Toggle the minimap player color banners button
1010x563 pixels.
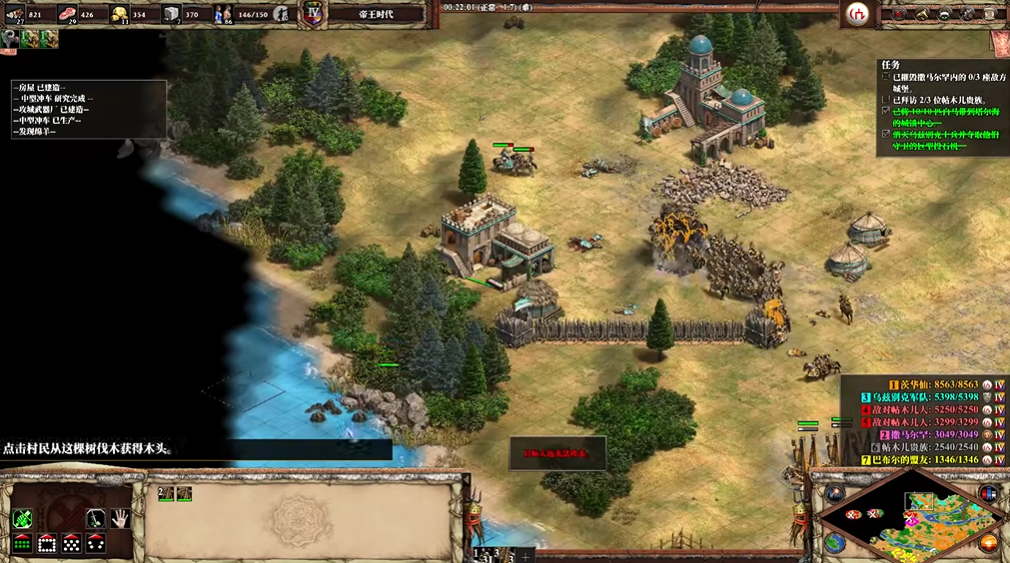tap(989, 494)
